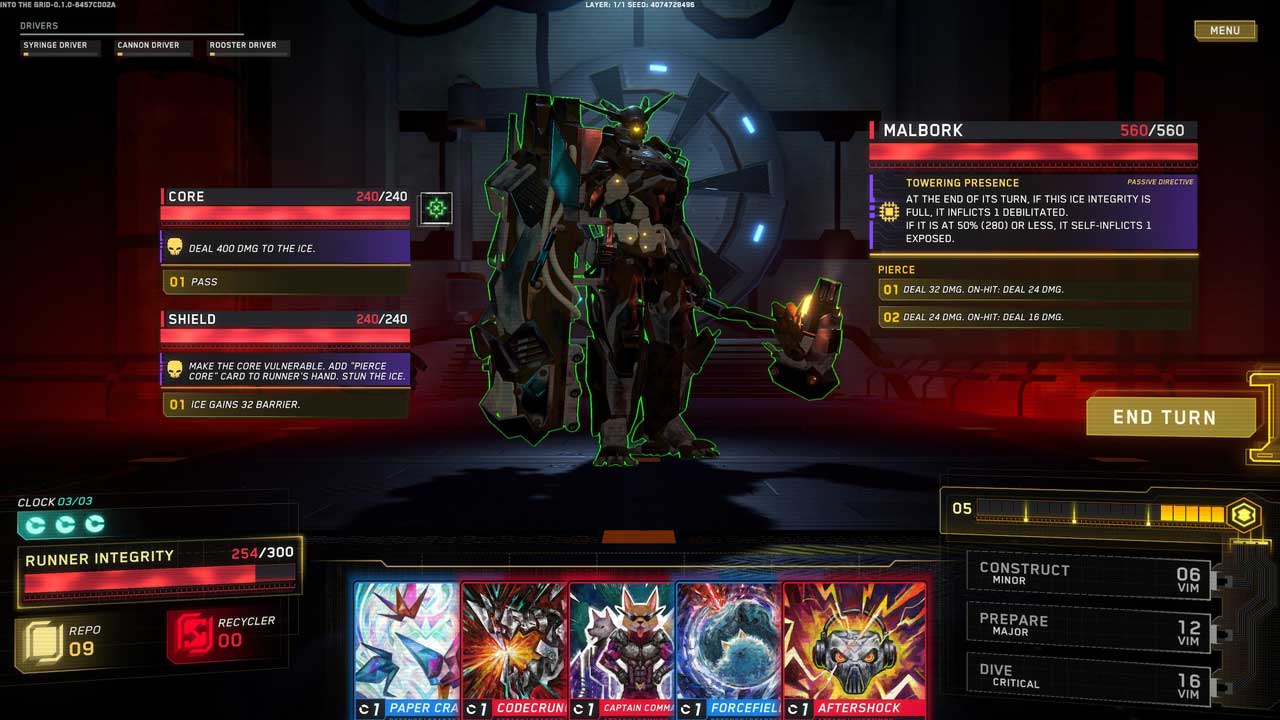Click the hexagonal VIM energy icon
Viewport: 1280px width, 720px height.
(x=1243, y=514)
